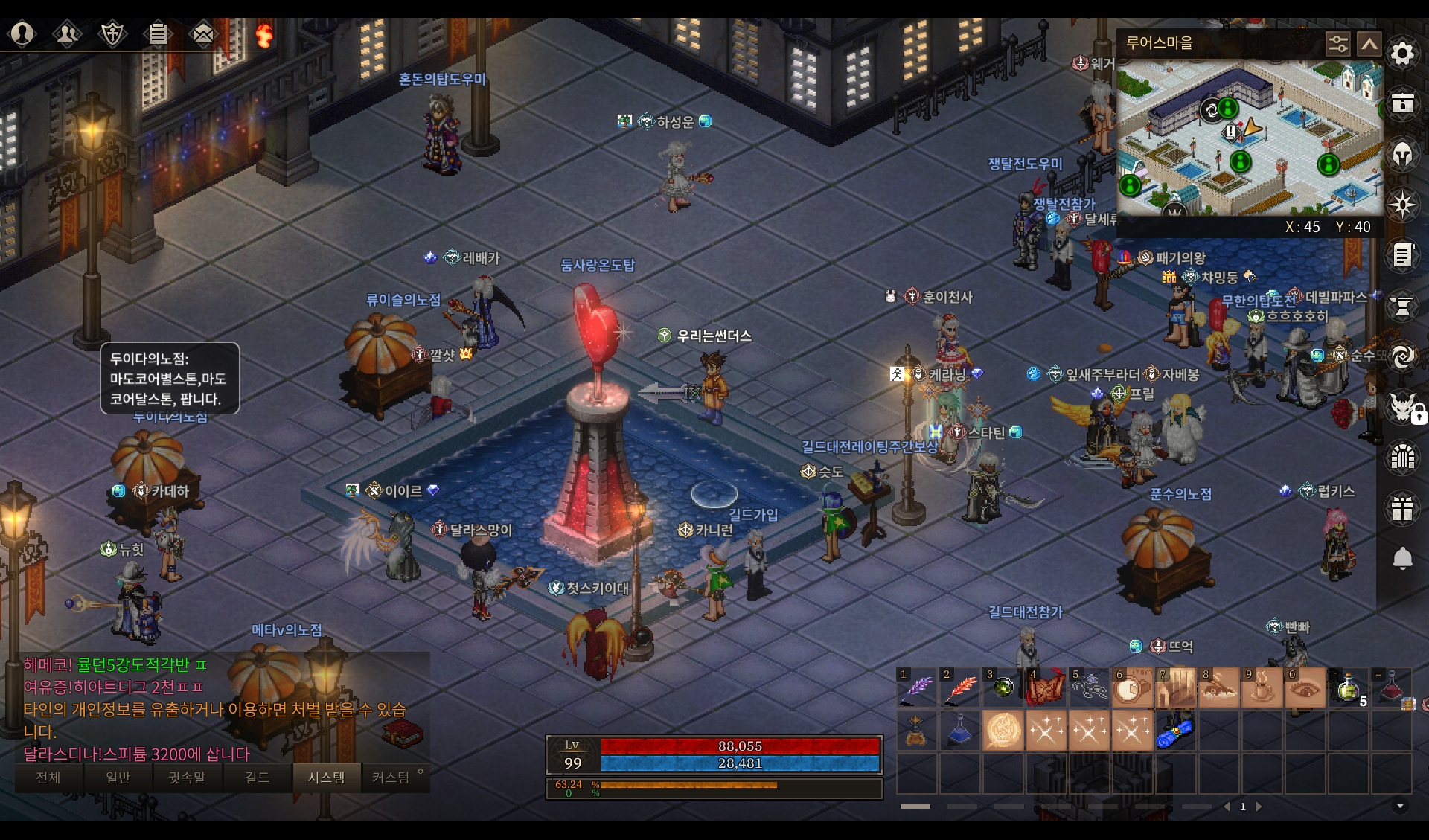Activate the blue scroll hotbar item
The height and width of the screenshot is (840, 1429).
coord(1174,731)
